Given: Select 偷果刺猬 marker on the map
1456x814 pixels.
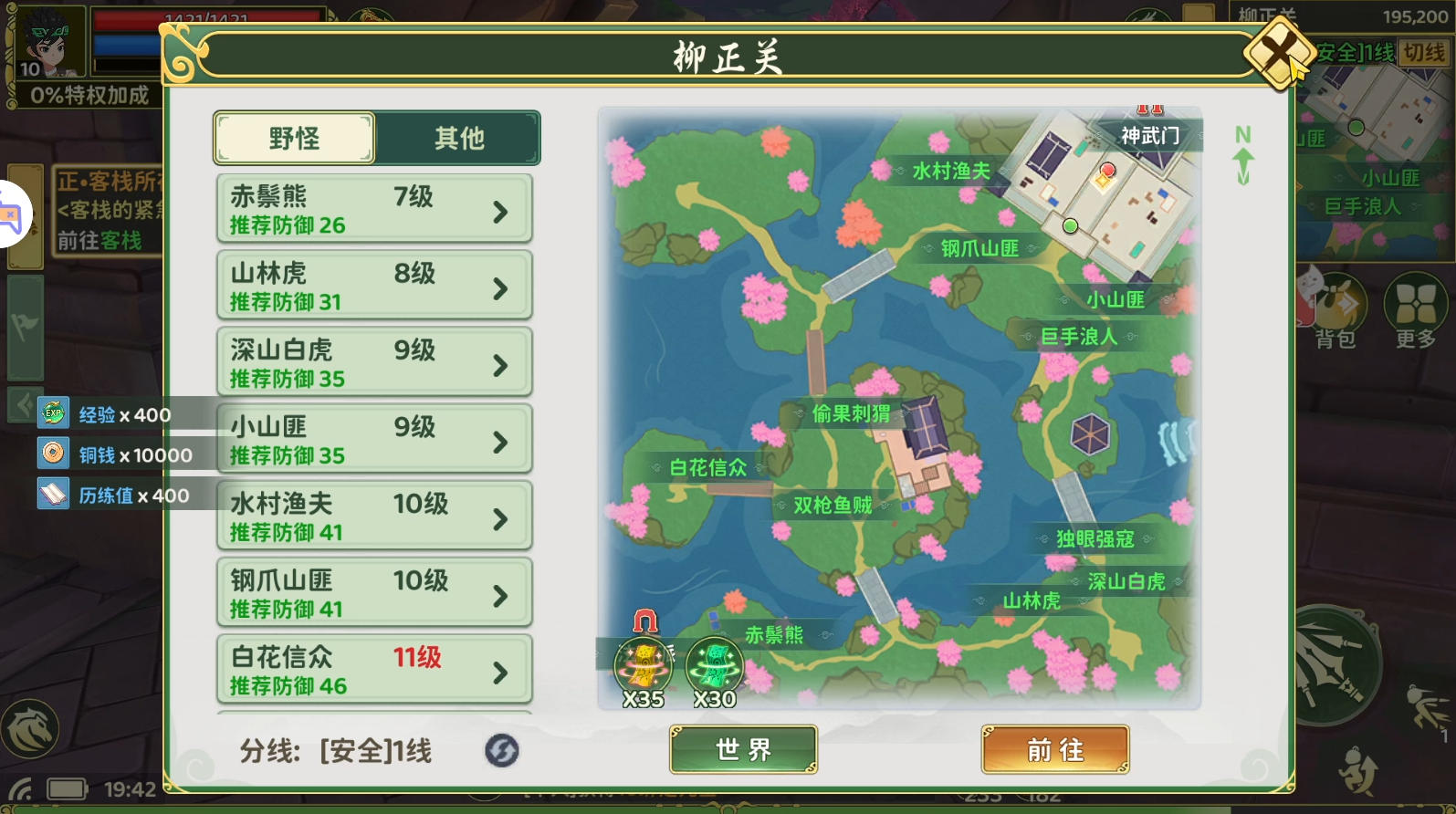Looking at the screenshot, I should point(850,414).
